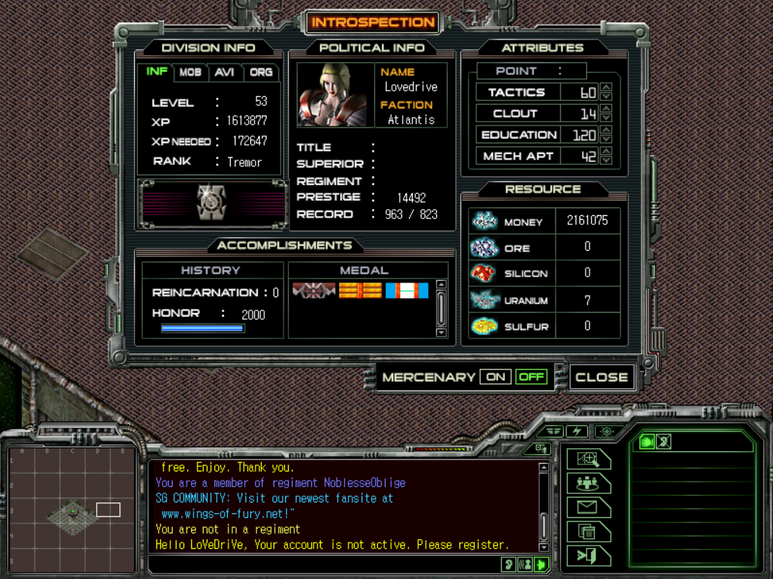Open the magnifier map search button

point(588,459)
